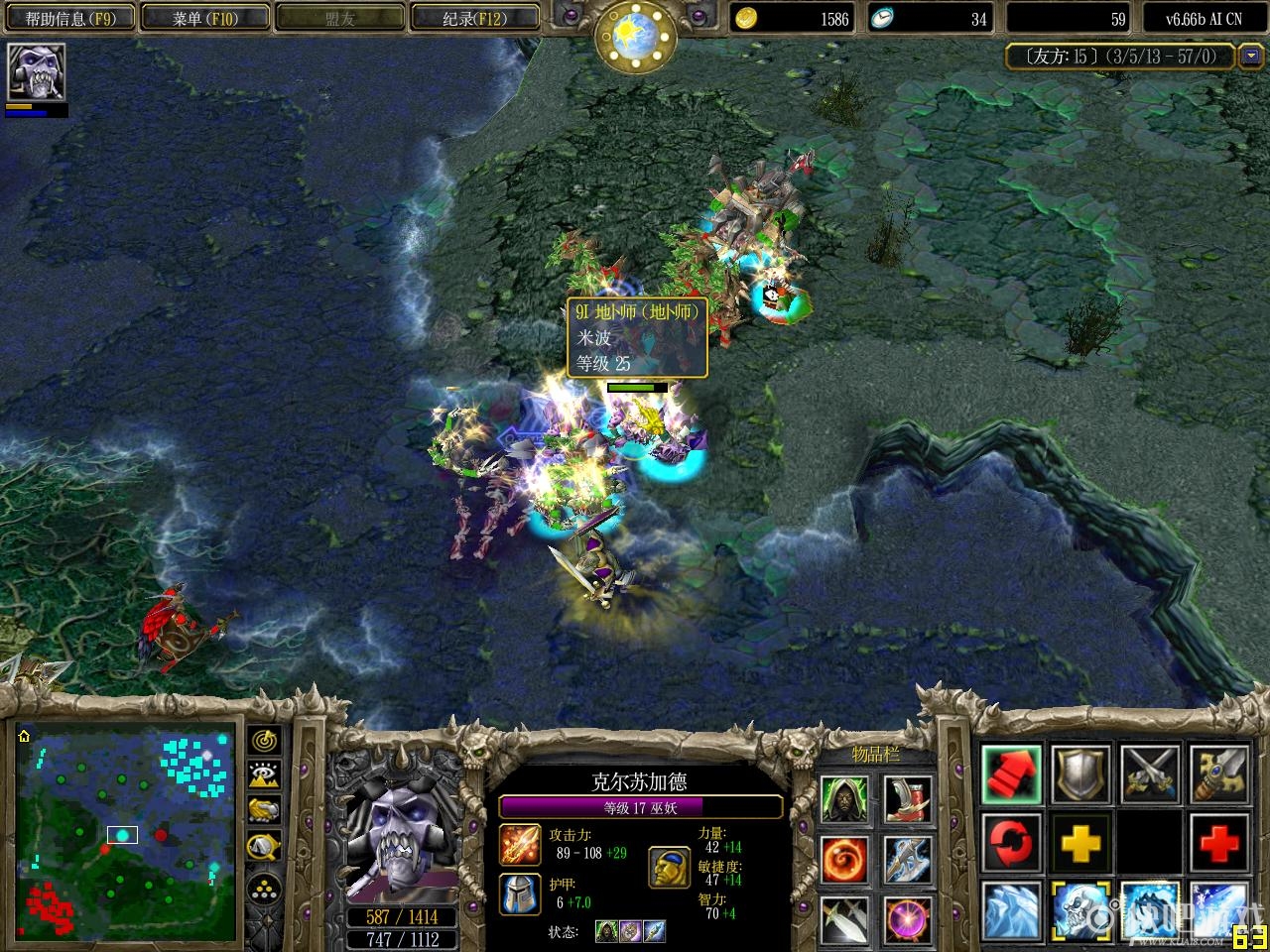Open 帮助信息 (F9) help panel
This screenshot has height=952, width=1270.
[69, 17]
